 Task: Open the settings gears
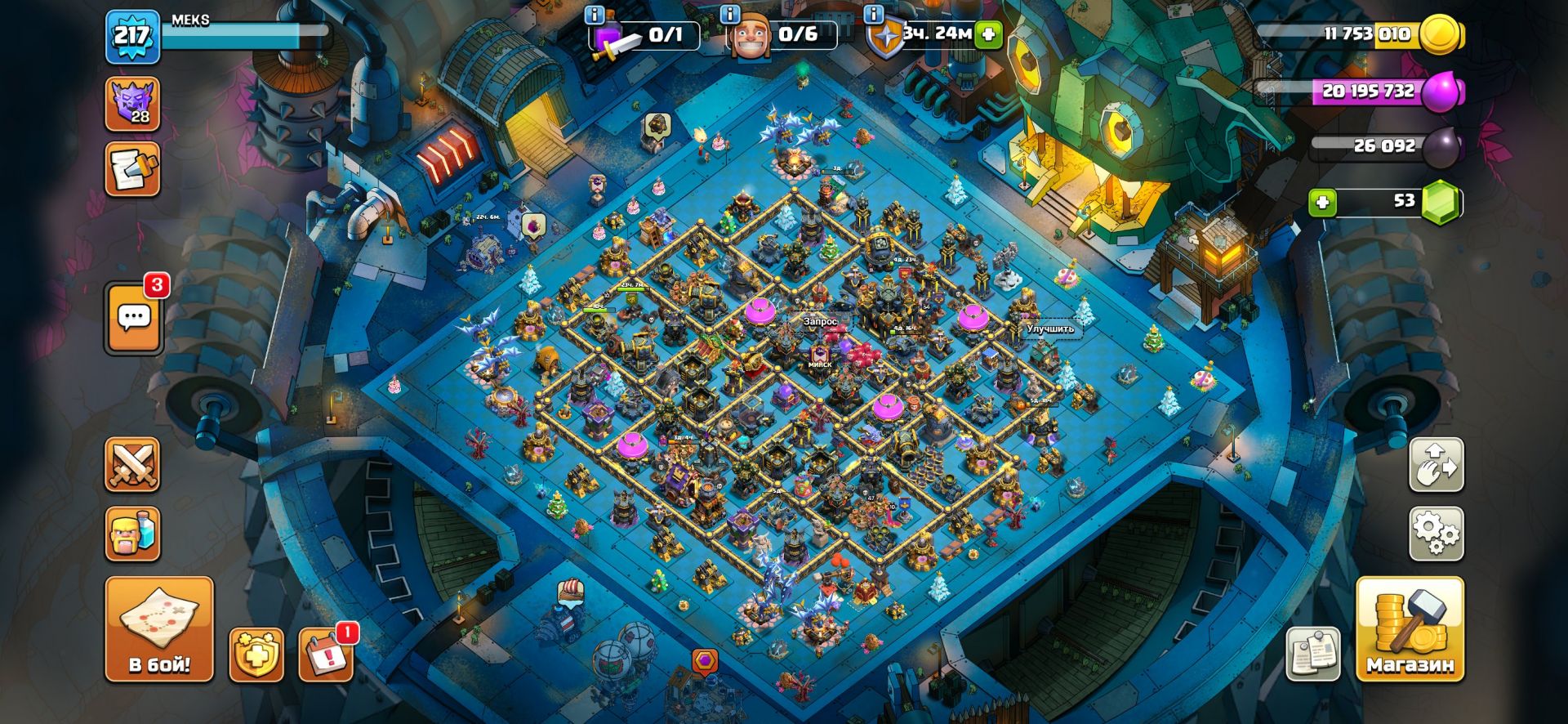coord(1436,534)
